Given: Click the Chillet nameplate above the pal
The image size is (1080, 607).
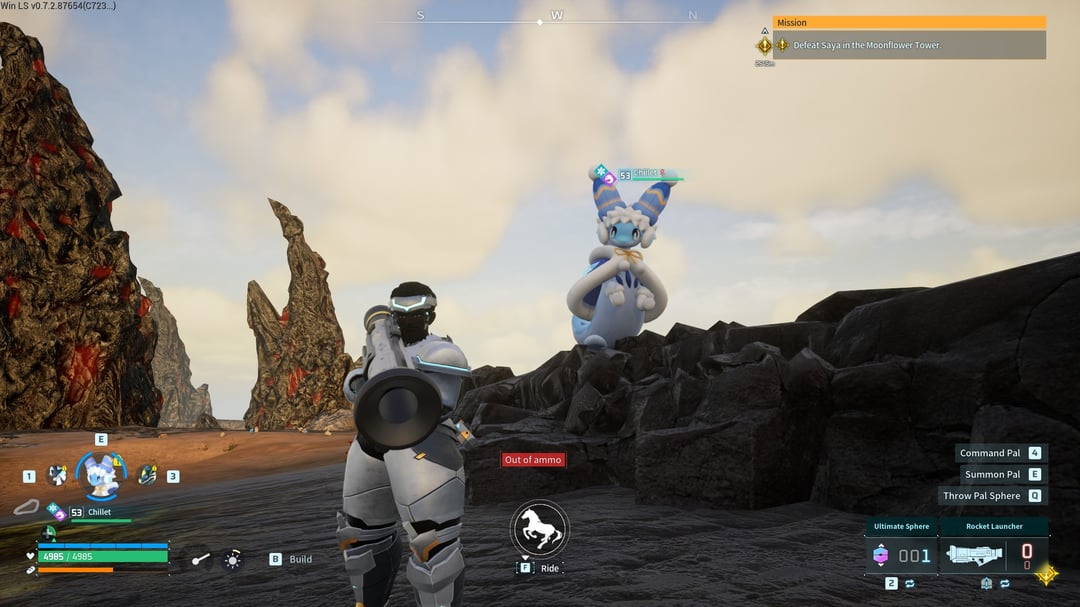Looking at the screenshot, I should (645, 175).
